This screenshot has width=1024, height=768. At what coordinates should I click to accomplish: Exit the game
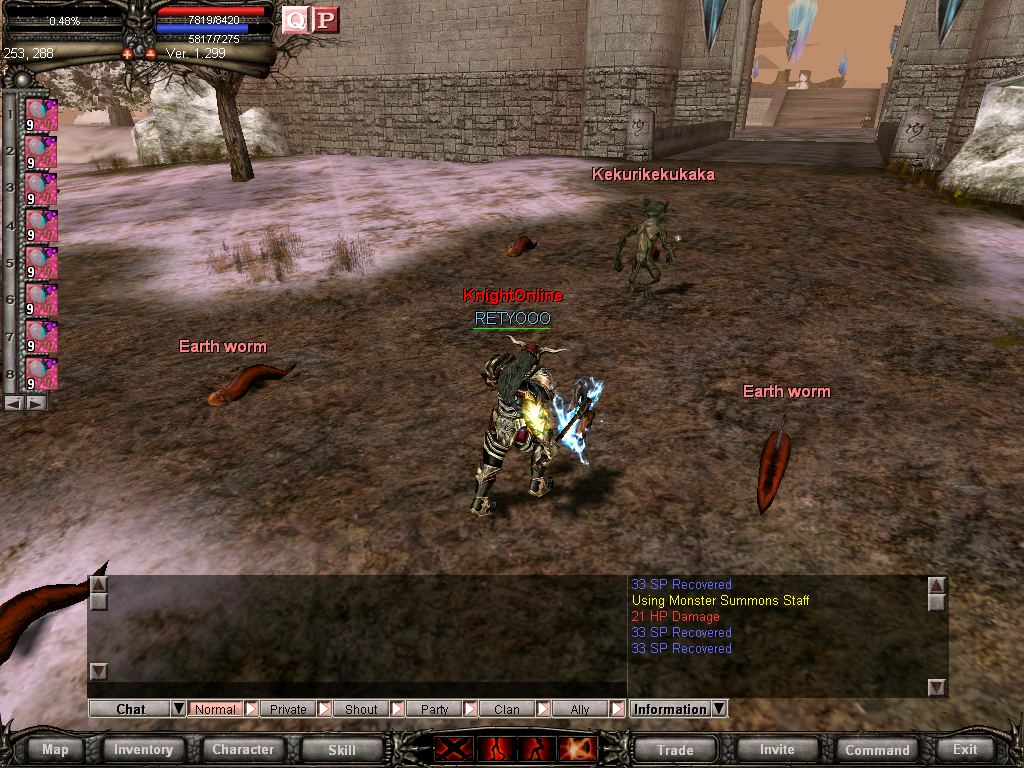965,749
